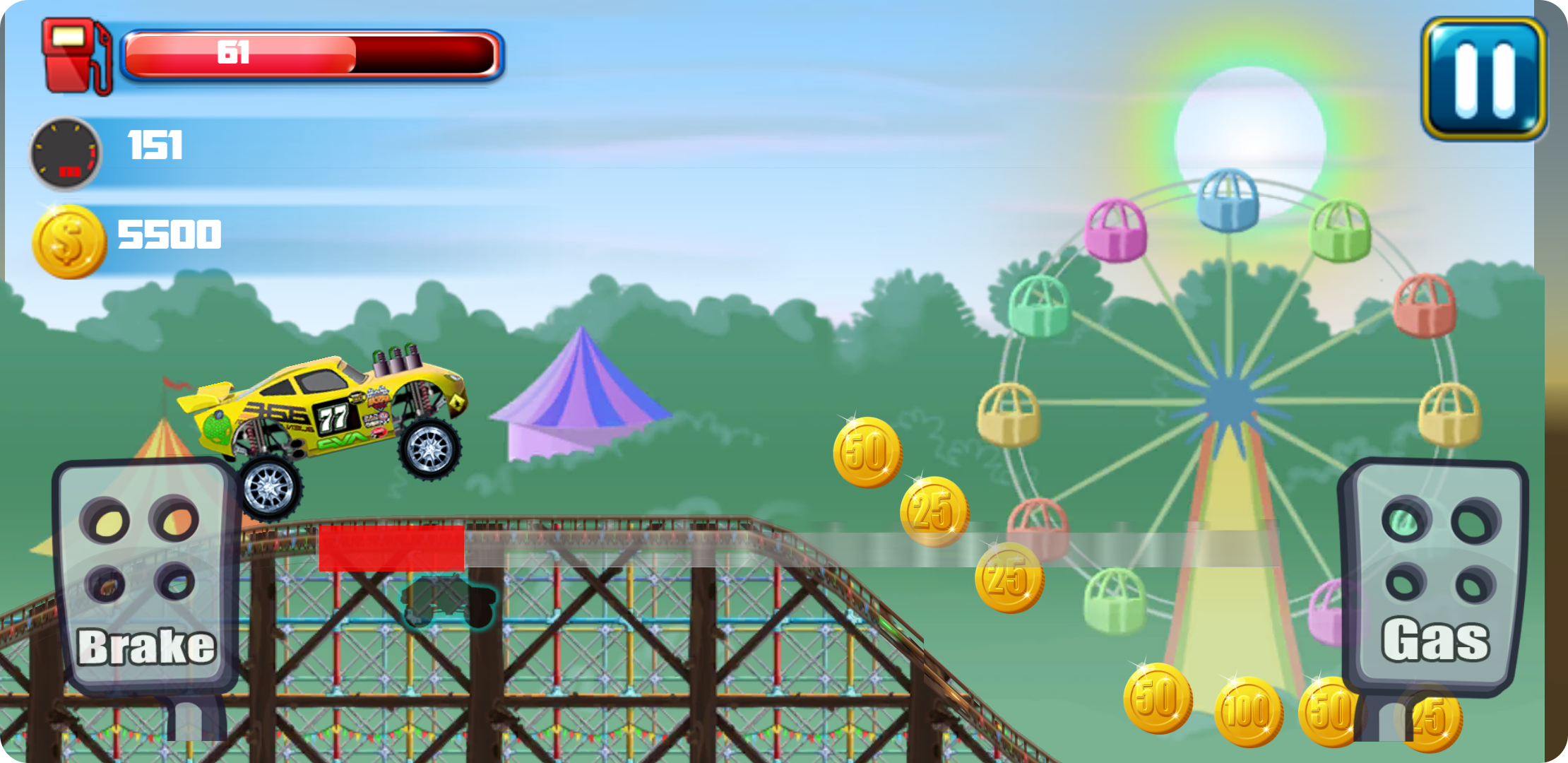Screen dimensions: 1568x763
Task: Click the speedometer gauge icon
Action: [x=66, y=152]
